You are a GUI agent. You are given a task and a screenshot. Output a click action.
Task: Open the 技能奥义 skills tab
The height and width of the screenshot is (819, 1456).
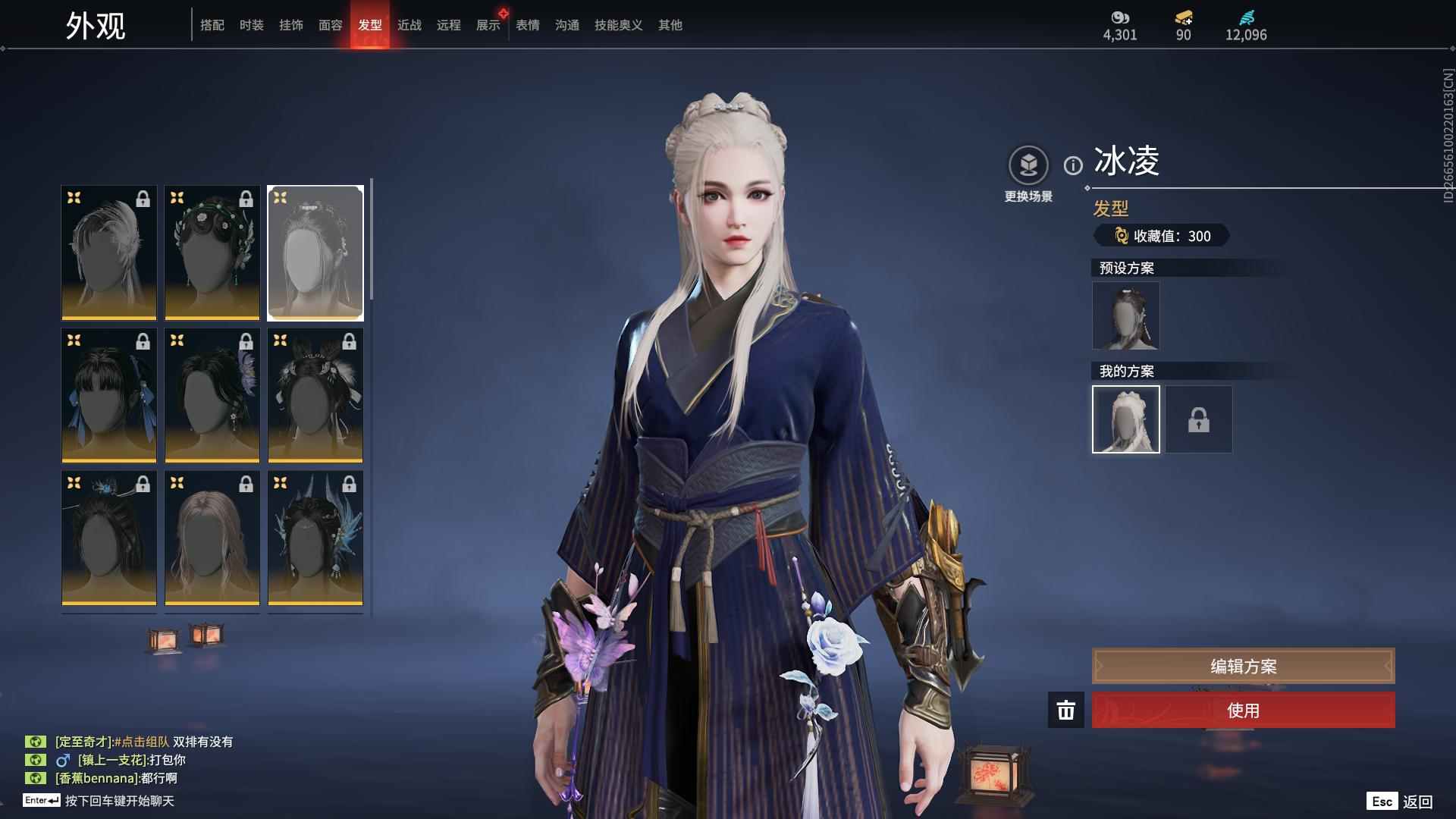point(618,25)
